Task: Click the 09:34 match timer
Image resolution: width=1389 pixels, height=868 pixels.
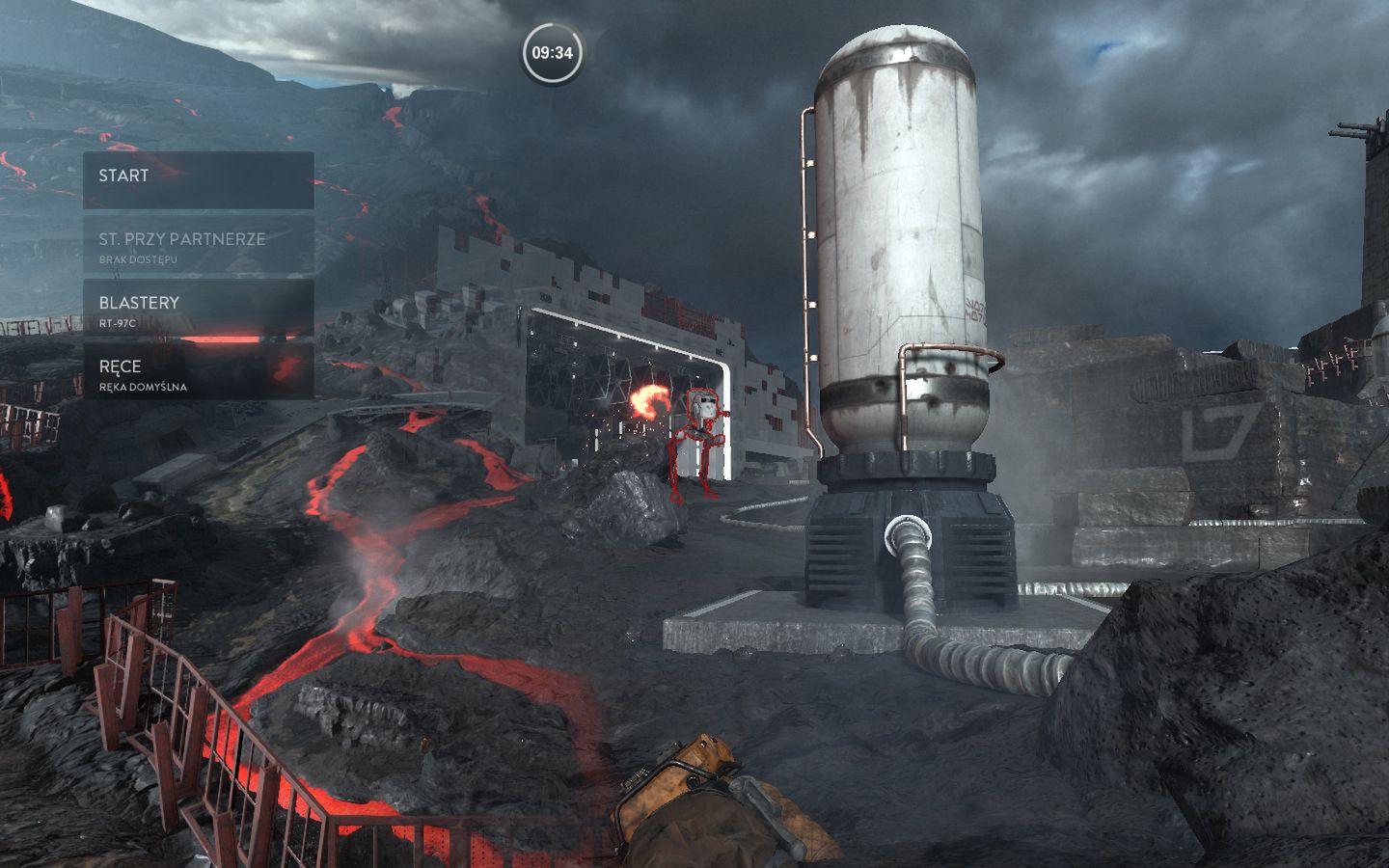Action: point(550,55)
